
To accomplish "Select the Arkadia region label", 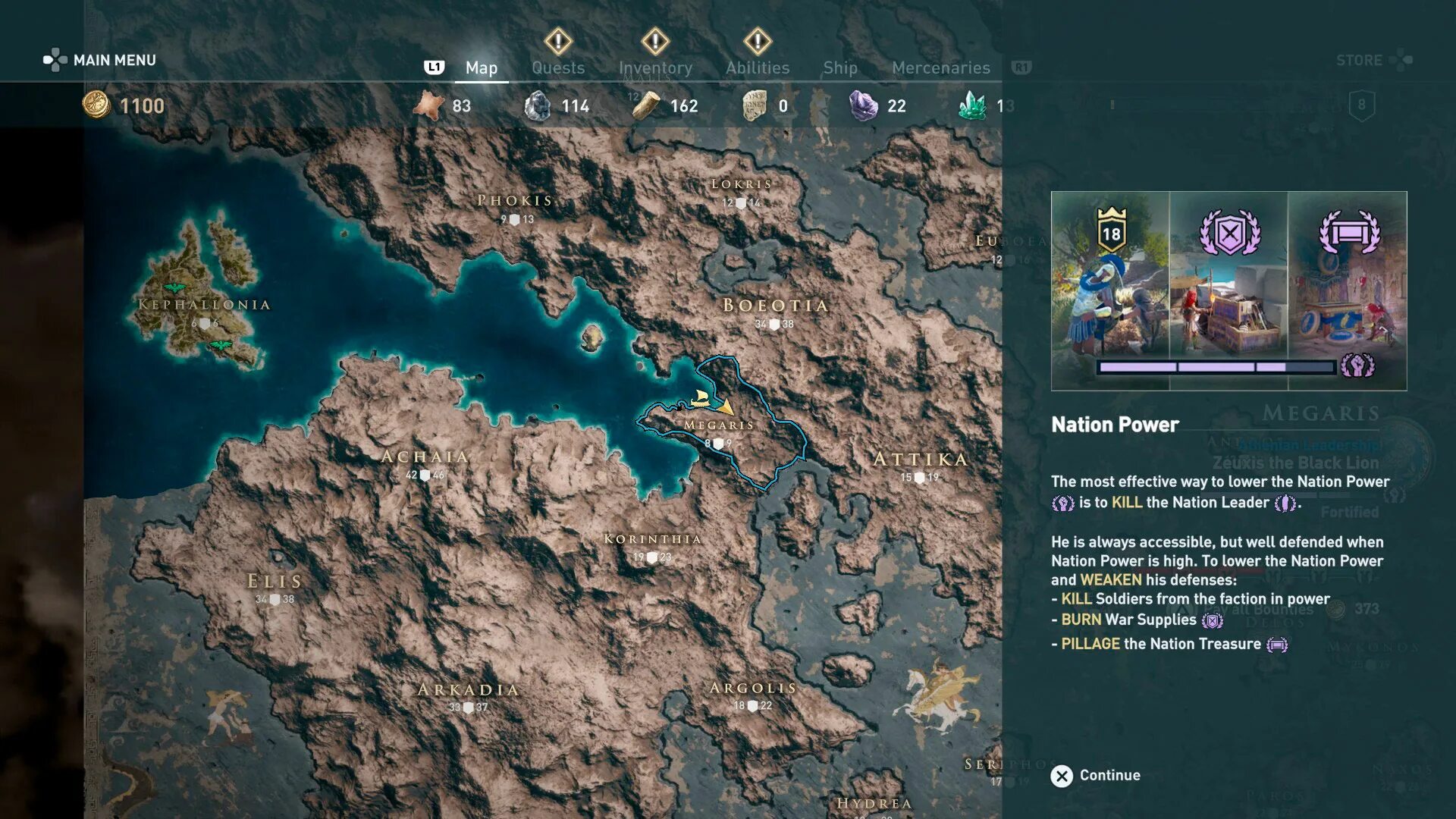I will tap(469, 690).
